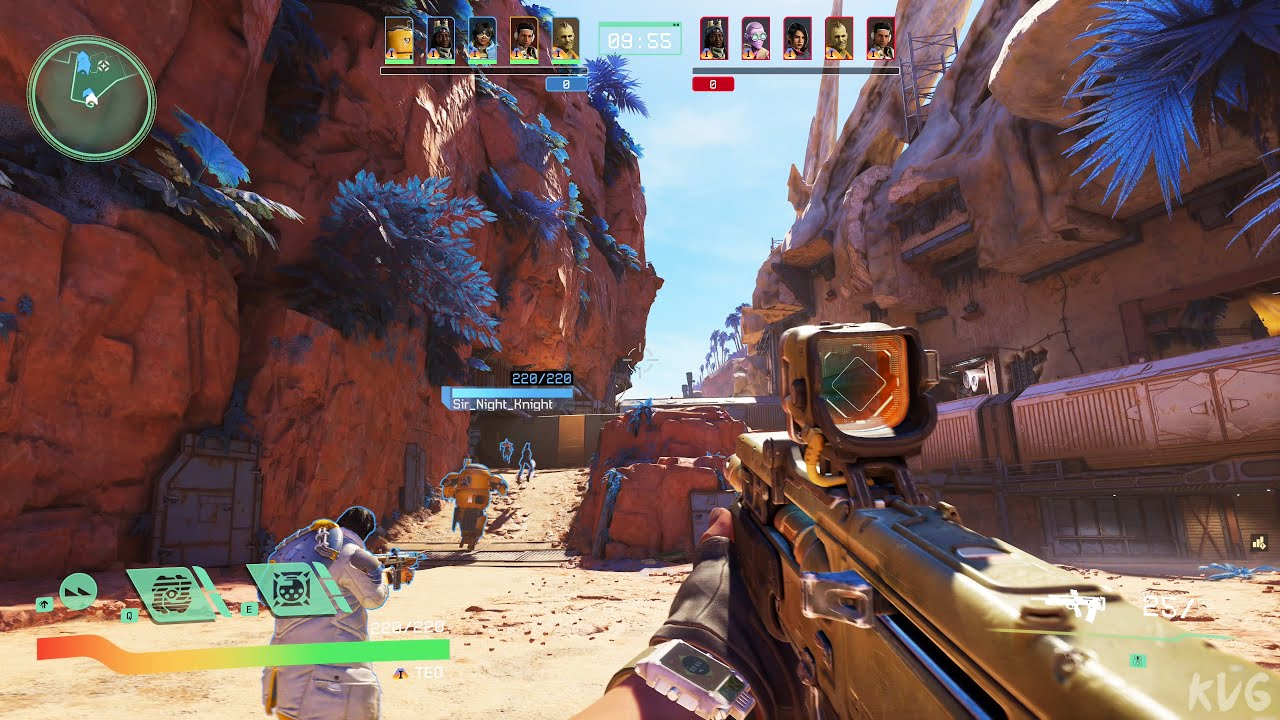Select the yellow robot teammate portrait
This screenshot has width=1280, height=720.
click(x=399, y=40)
